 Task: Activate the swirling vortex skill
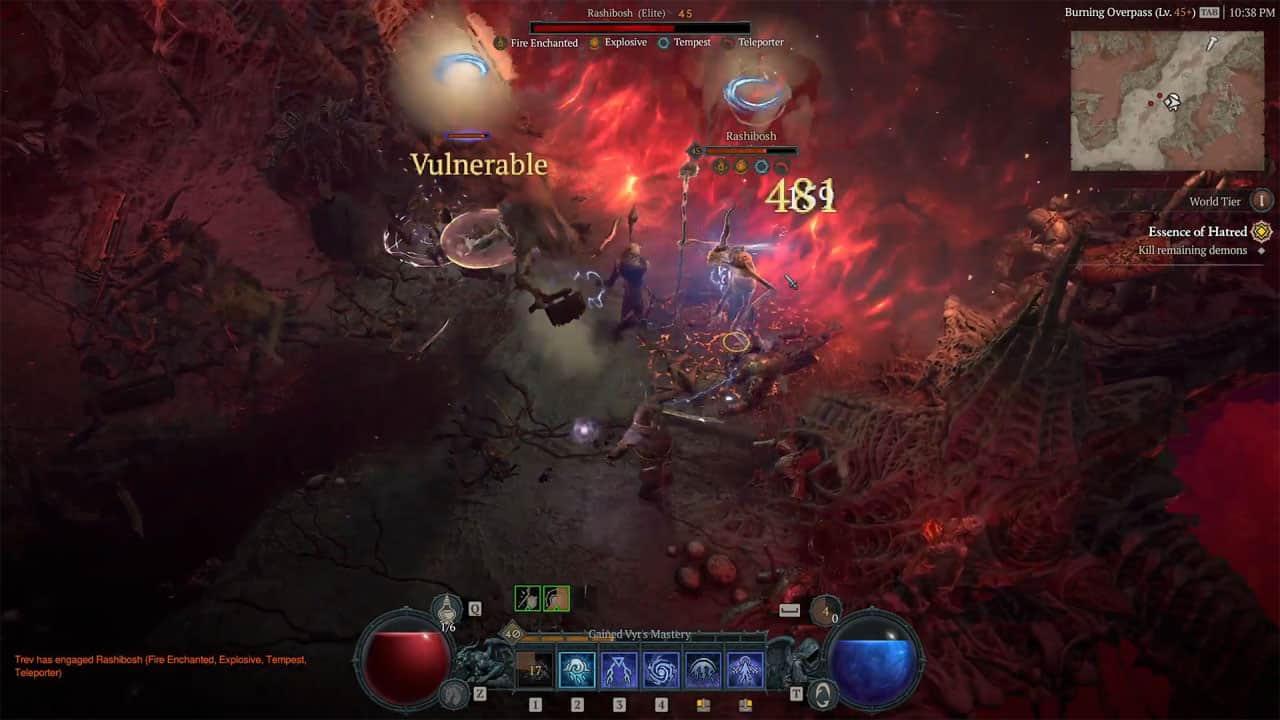pyautogui.click(x=661, y=670)
